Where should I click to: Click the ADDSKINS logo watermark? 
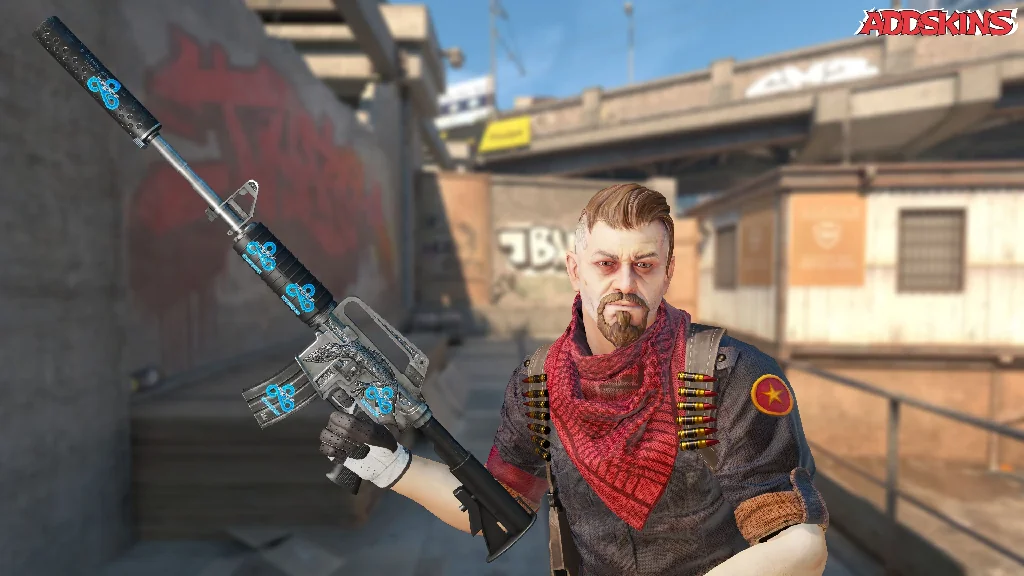click(x=937, y=22)
